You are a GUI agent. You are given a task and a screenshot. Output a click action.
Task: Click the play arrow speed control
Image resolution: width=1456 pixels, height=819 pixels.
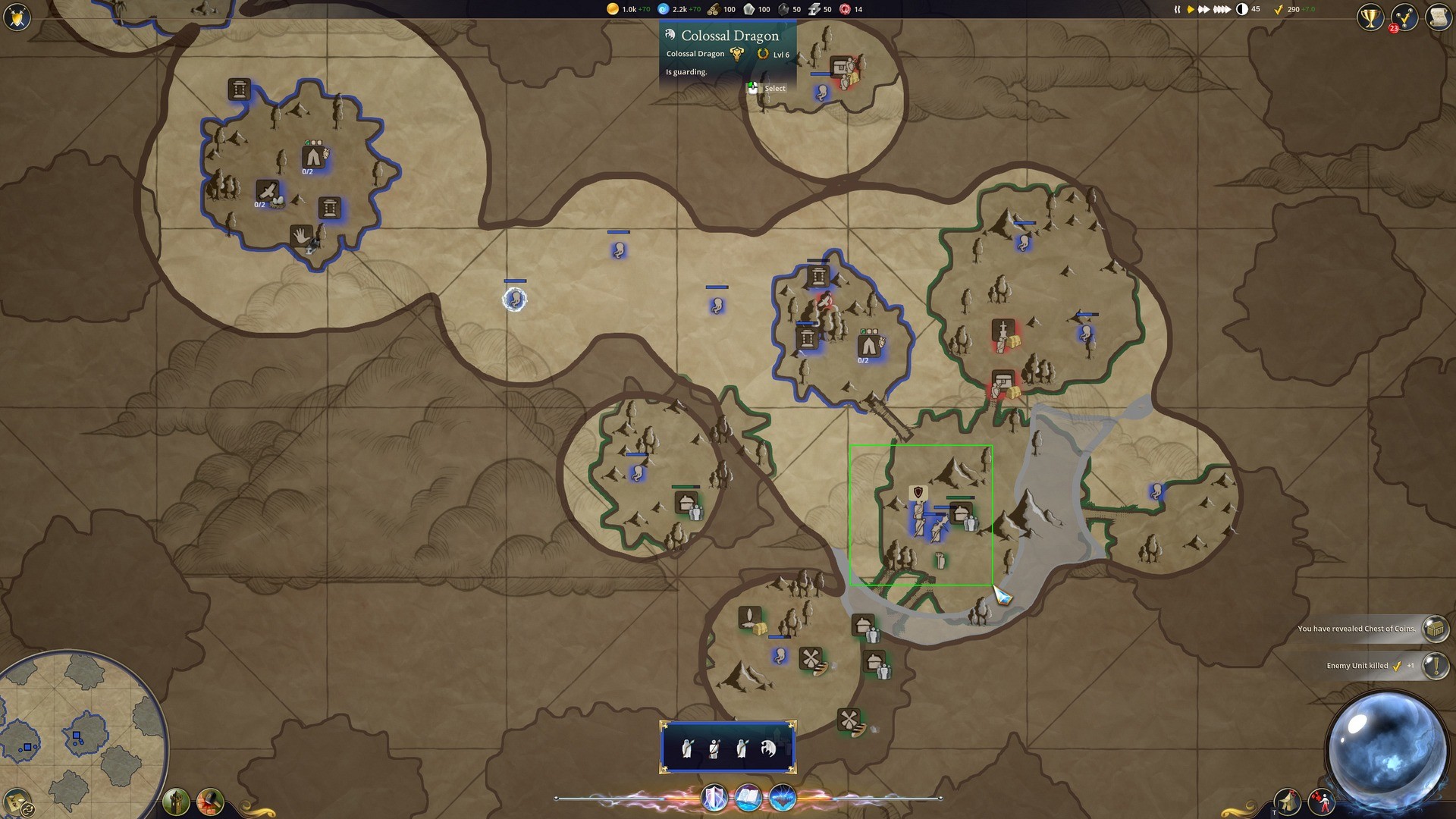click(1190, 9)
